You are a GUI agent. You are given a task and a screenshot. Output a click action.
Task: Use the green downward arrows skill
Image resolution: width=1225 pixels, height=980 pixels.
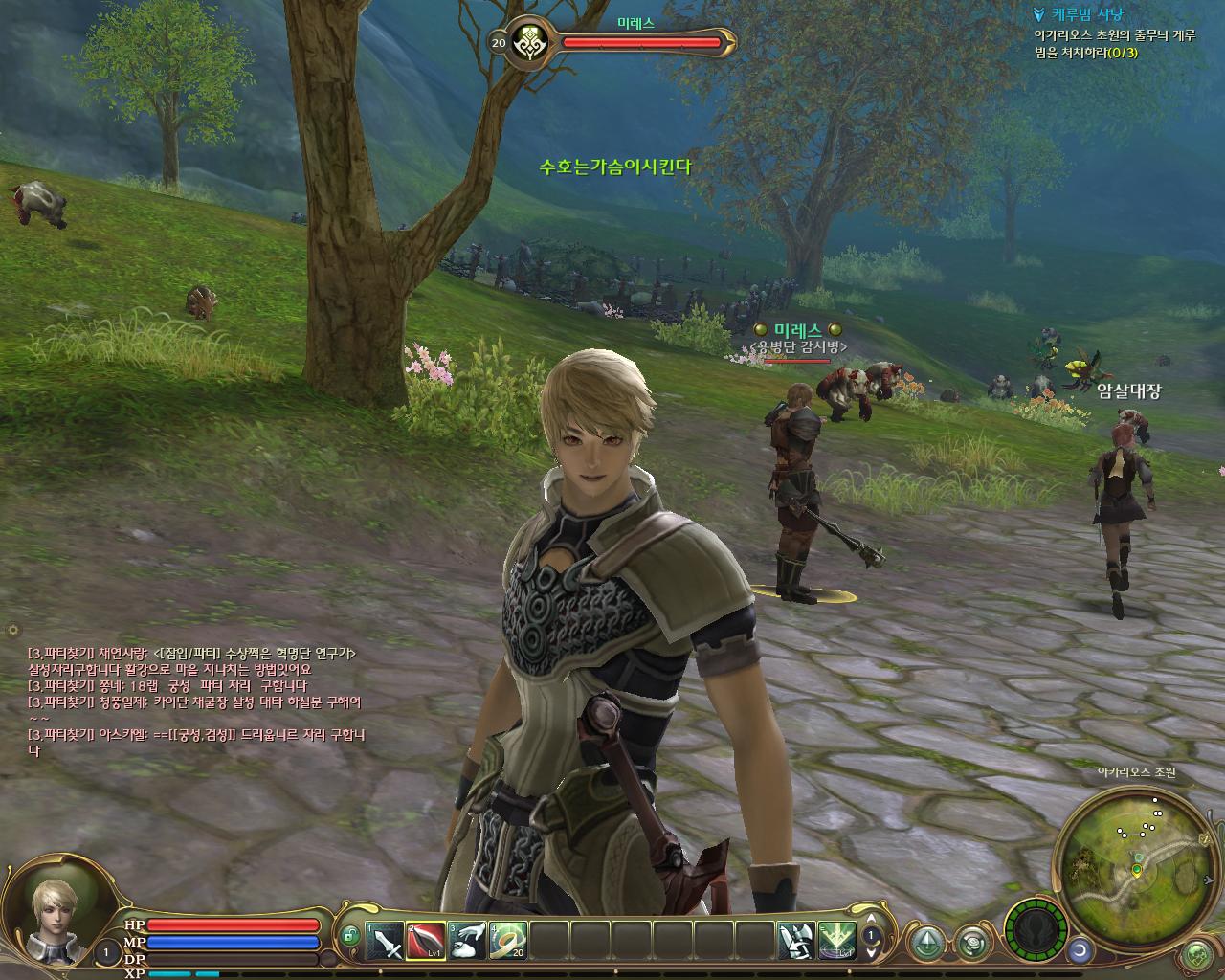pos(836,942)
